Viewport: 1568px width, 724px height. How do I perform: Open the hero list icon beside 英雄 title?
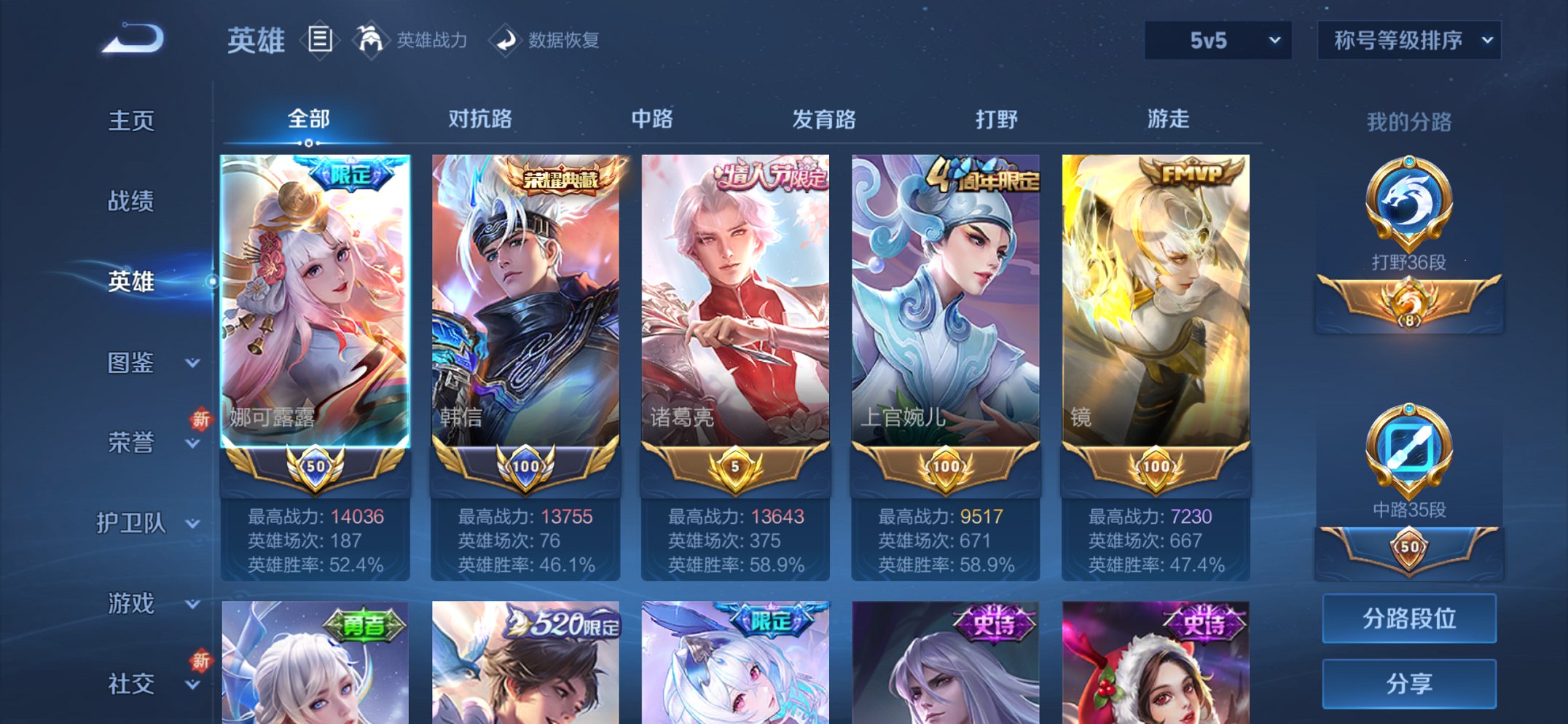pos(321,40)
